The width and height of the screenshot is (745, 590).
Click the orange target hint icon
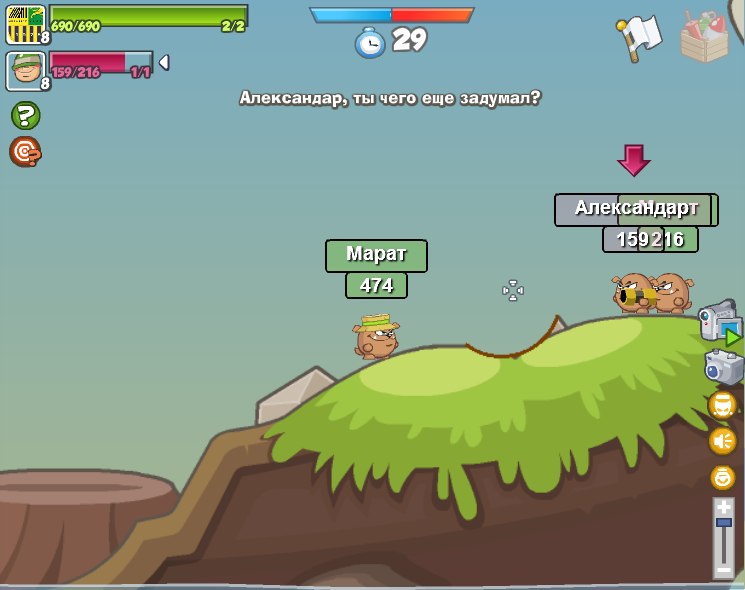[x=25, y=152]
